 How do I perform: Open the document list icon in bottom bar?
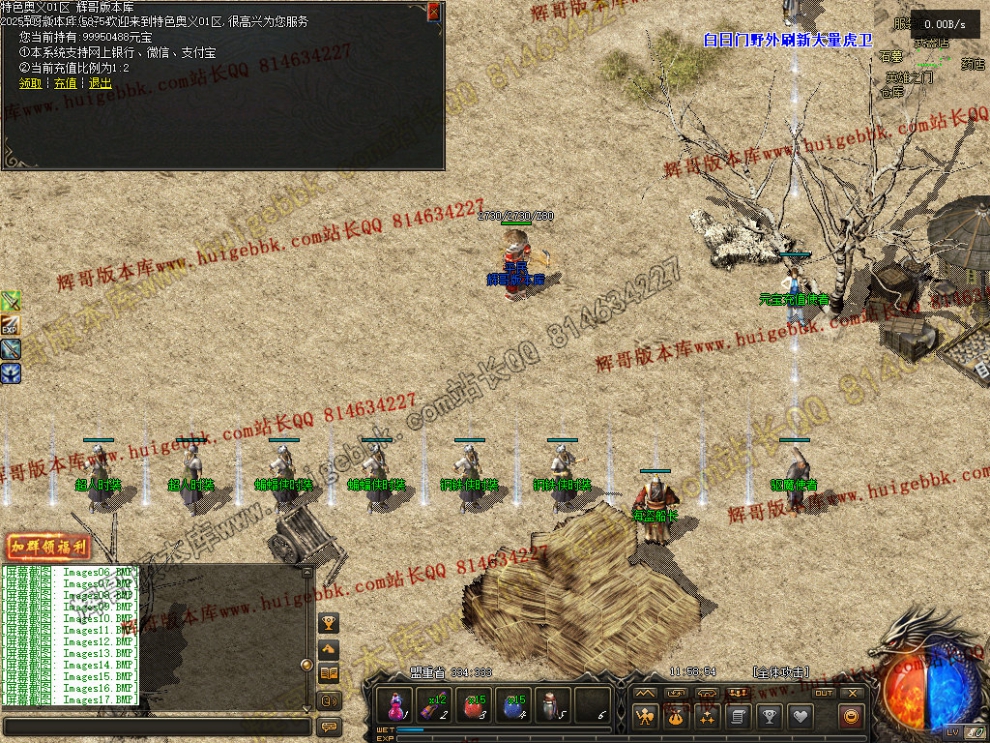[x=738, y=716]
